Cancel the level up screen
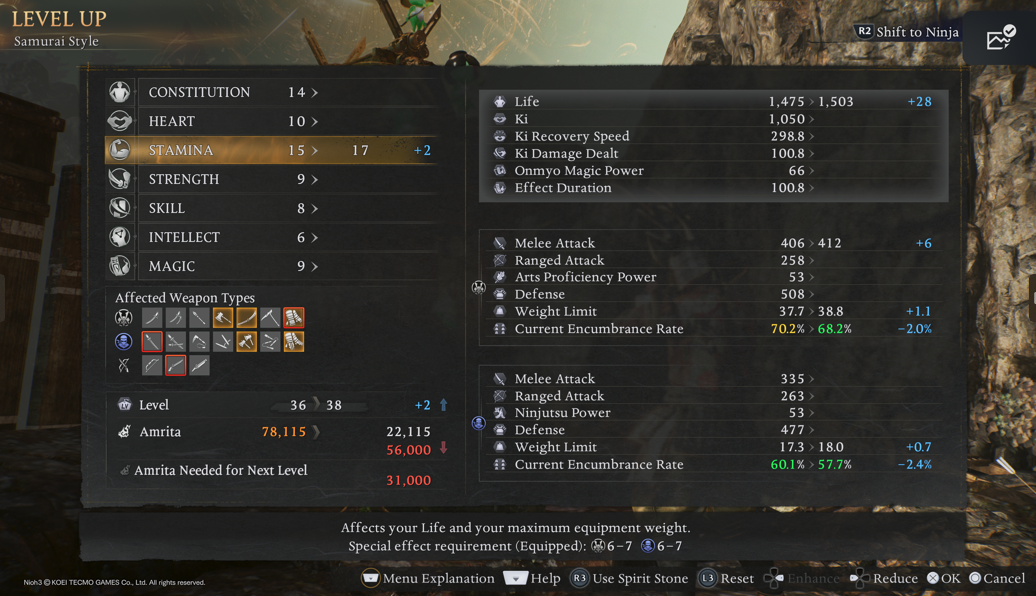Image resolution: width=1036 pixels, height=596 pixels. click(995, 578)
